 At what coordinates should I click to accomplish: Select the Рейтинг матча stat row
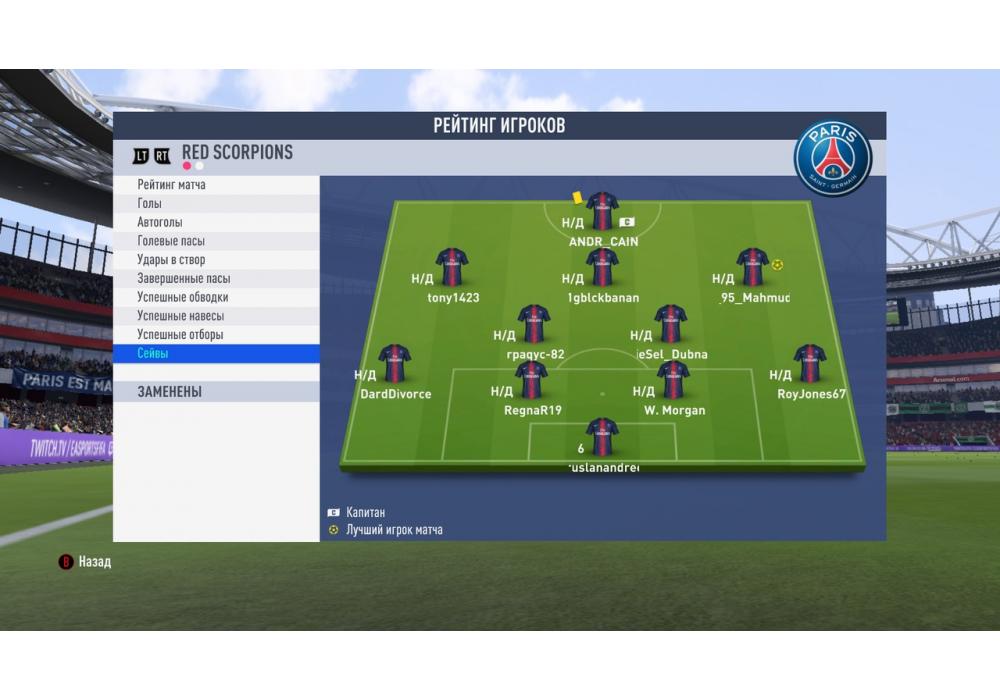click(216, 185)
